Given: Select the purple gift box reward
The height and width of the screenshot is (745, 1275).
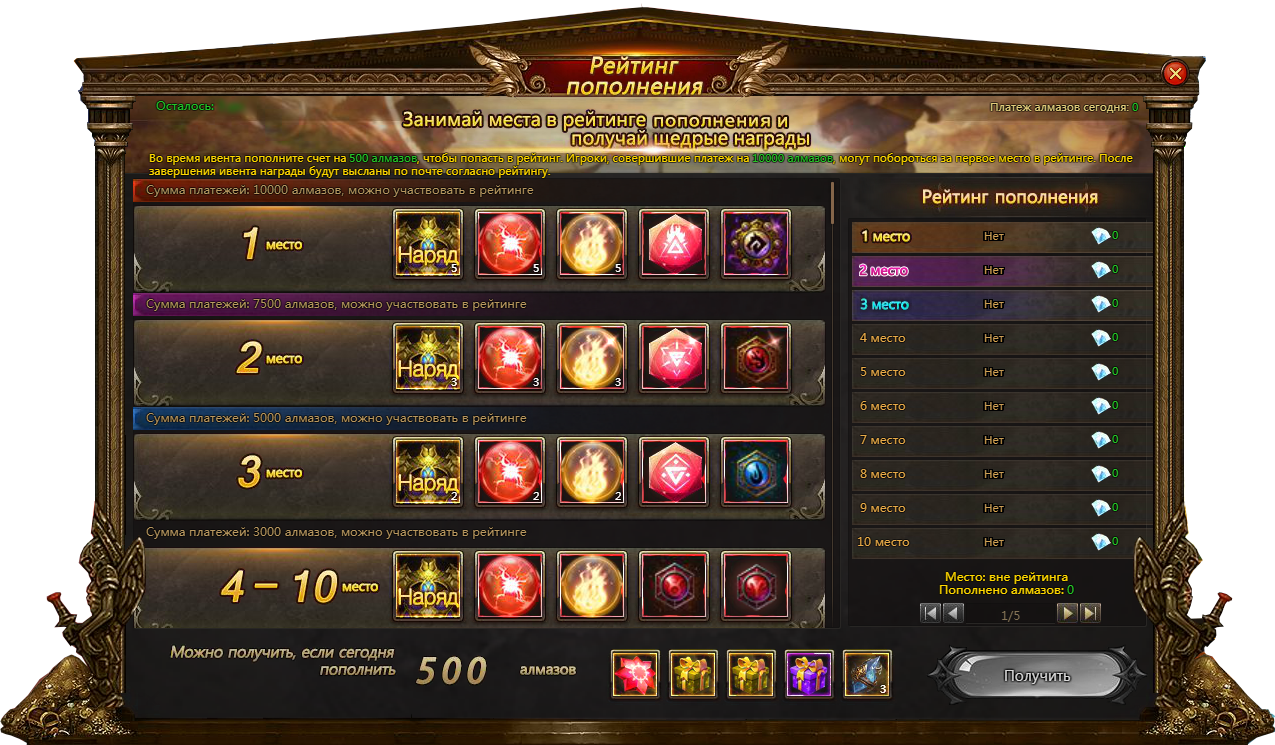Looking at the screenshot, I should point(809,673).
